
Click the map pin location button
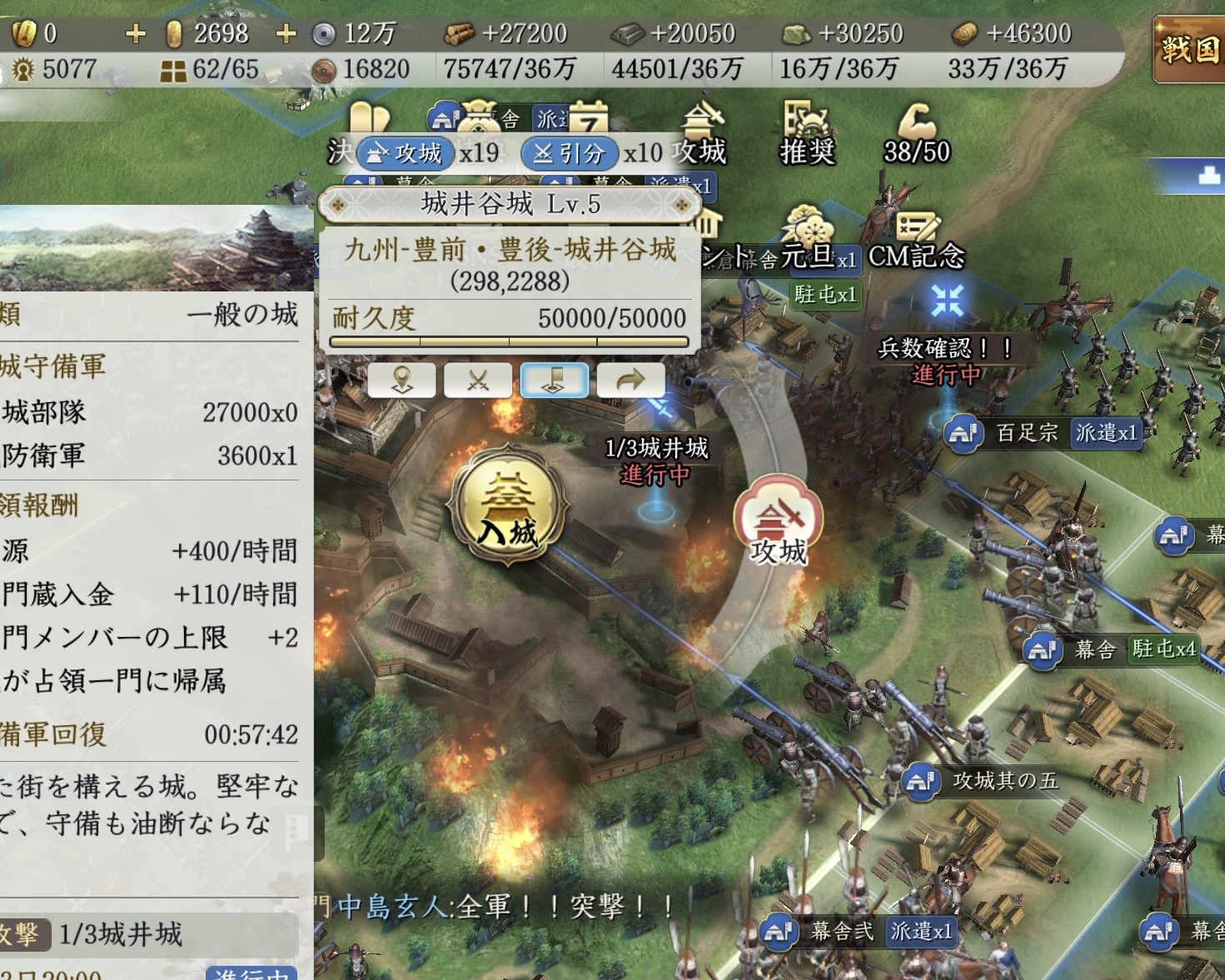[402, 381]
